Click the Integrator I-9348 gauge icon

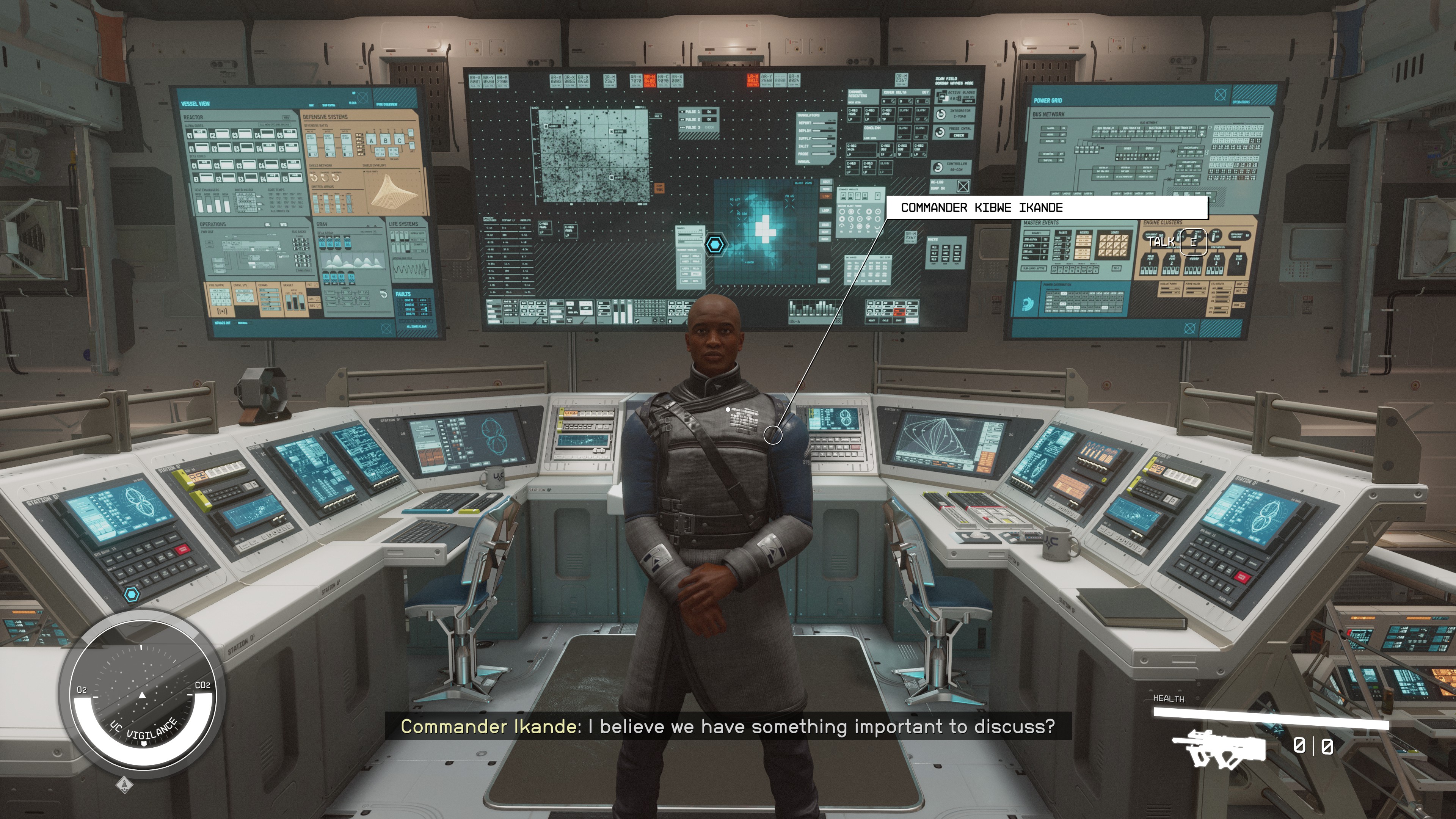pyautogui.click(x=940, y=115)
